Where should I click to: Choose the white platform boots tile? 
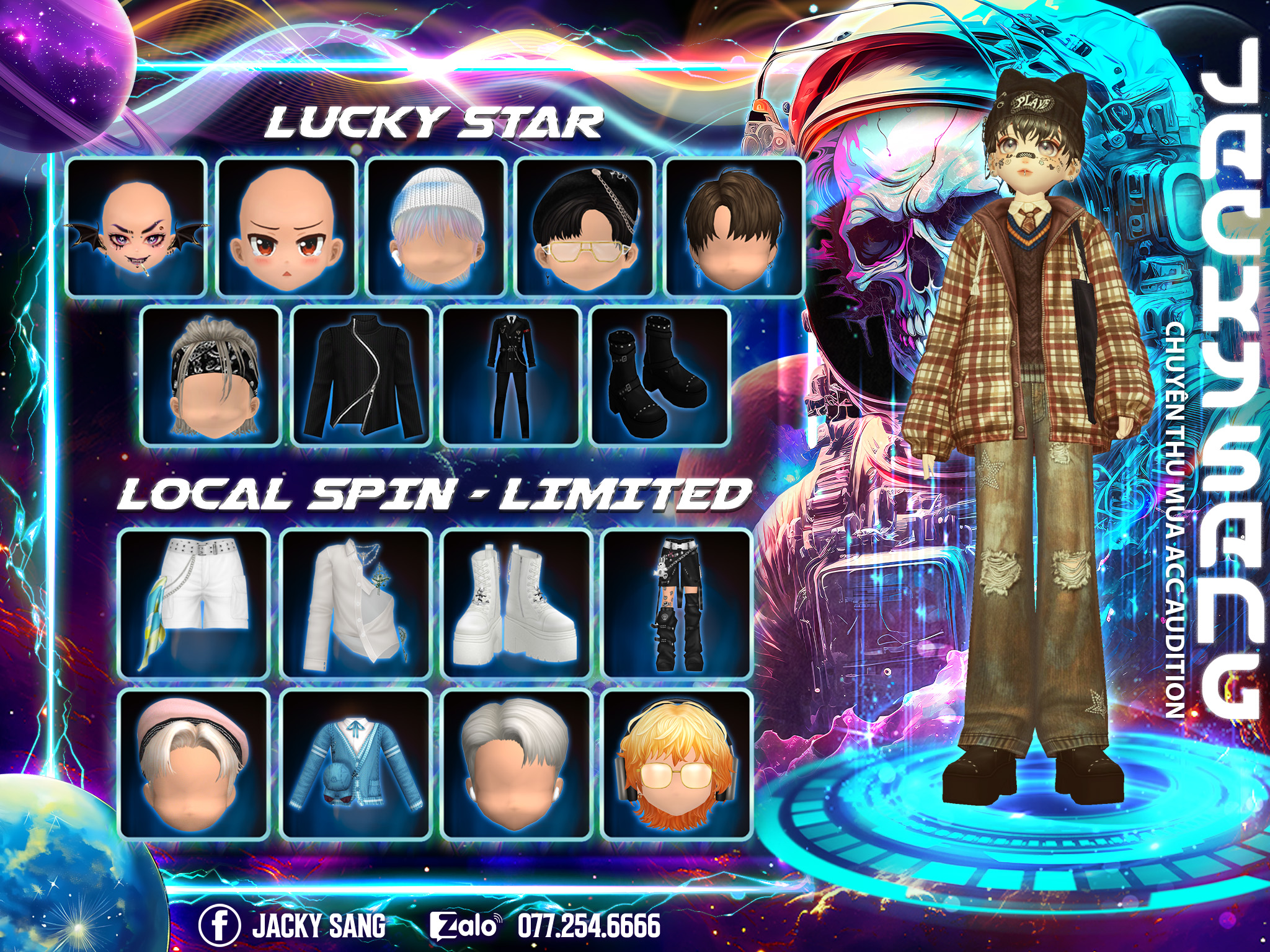coord(517,604)
